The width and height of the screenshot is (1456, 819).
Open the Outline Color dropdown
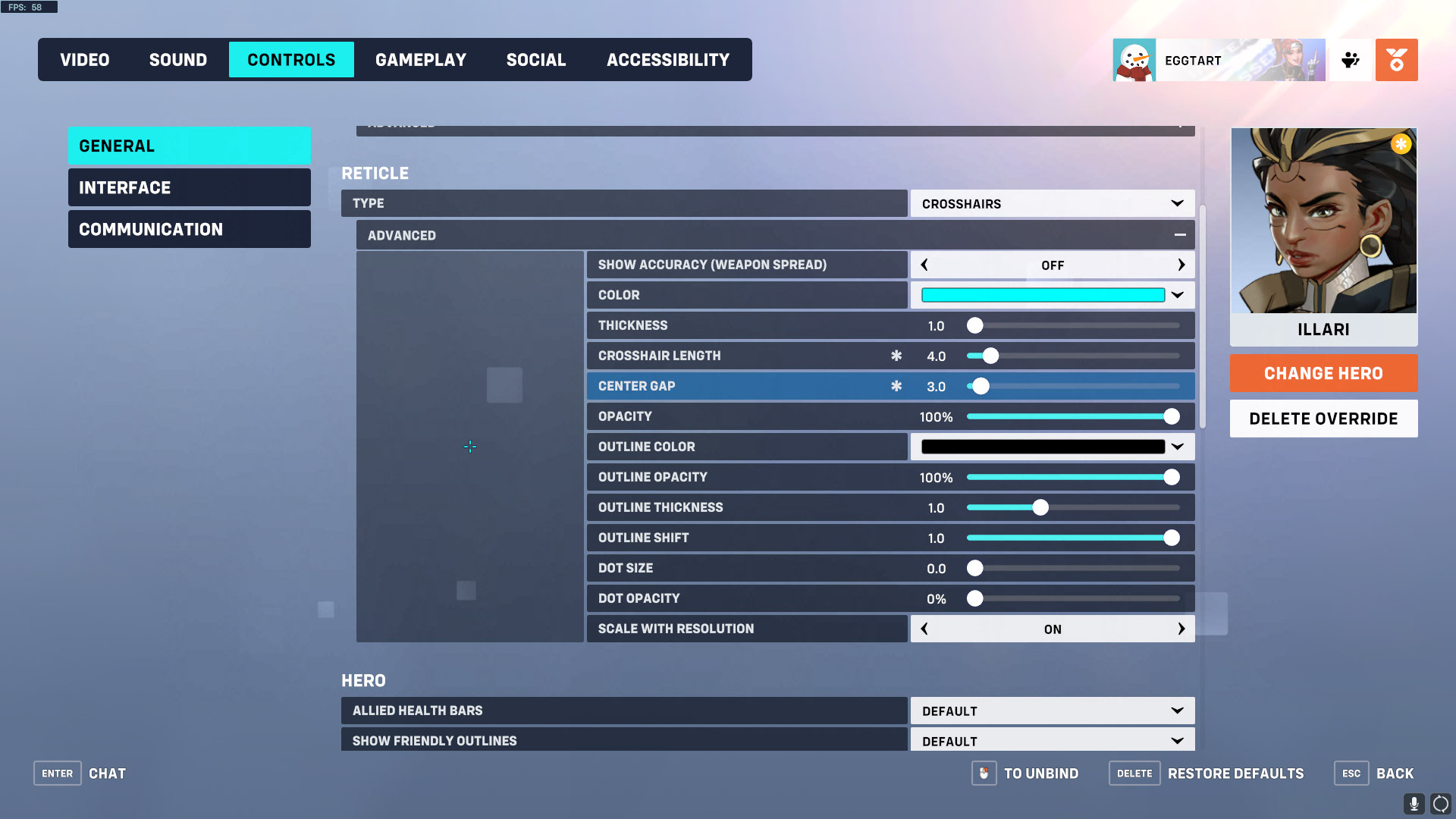pos(1178,447)
